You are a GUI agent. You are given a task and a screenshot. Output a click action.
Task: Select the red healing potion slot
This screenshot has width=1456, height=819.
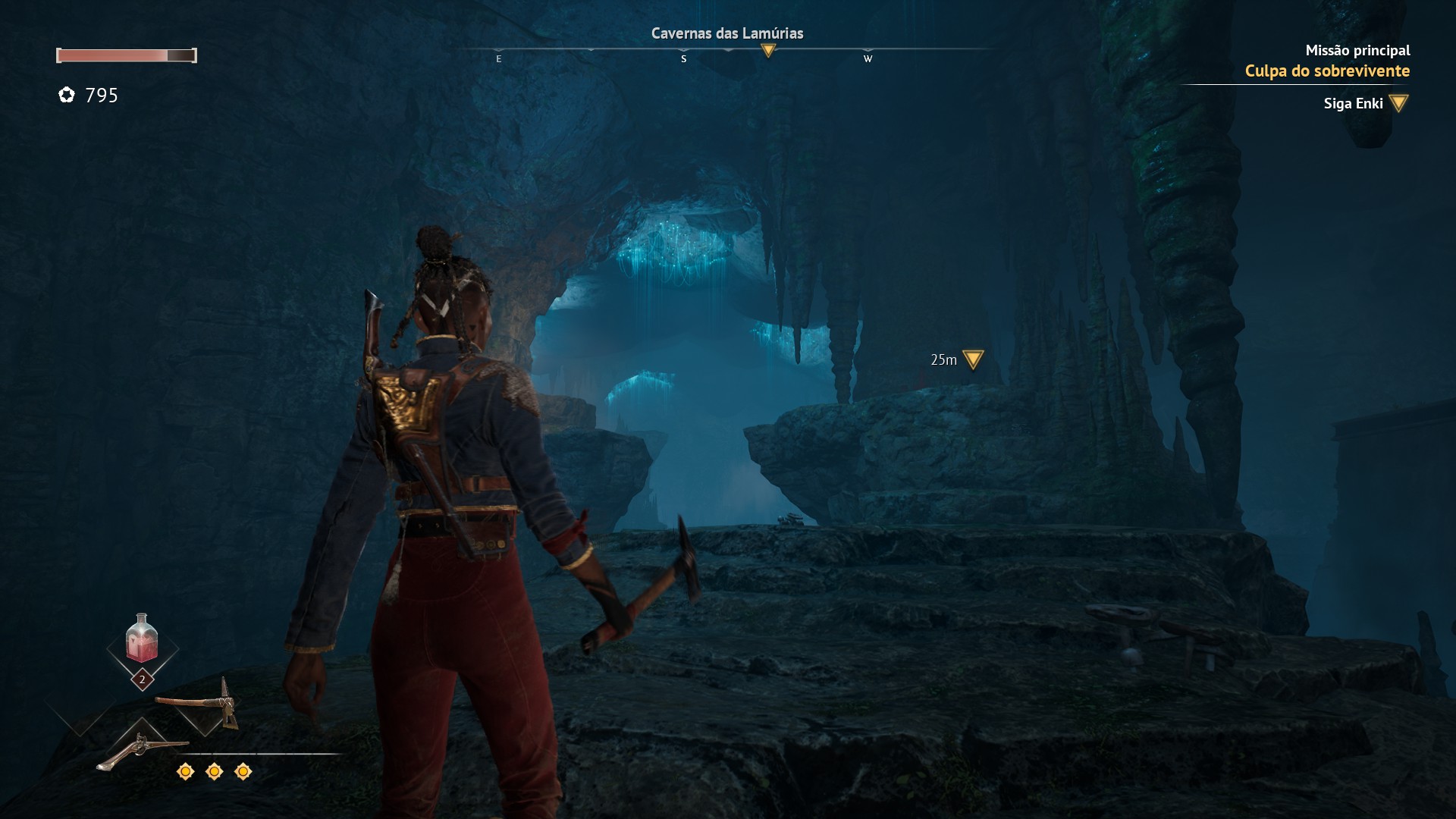coord(142,639)
